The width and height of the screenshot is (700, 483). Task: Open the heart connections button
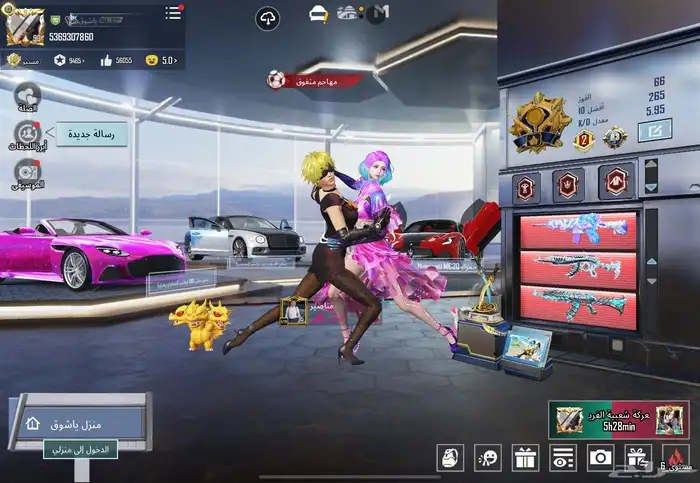pyautogui.click(x=27, y=96)
